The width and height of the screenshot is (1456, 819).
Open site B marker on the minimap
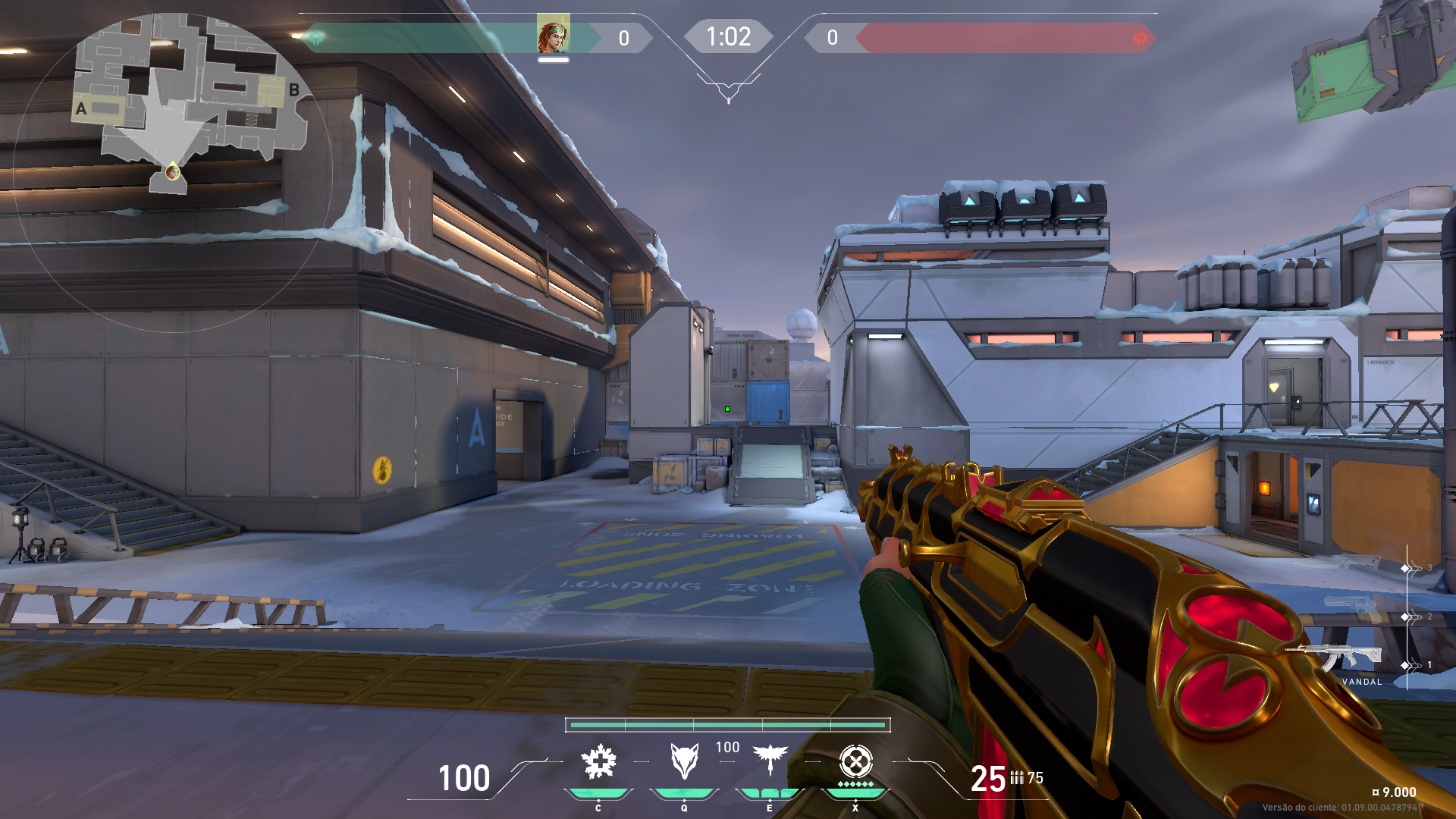pos(294,89)
